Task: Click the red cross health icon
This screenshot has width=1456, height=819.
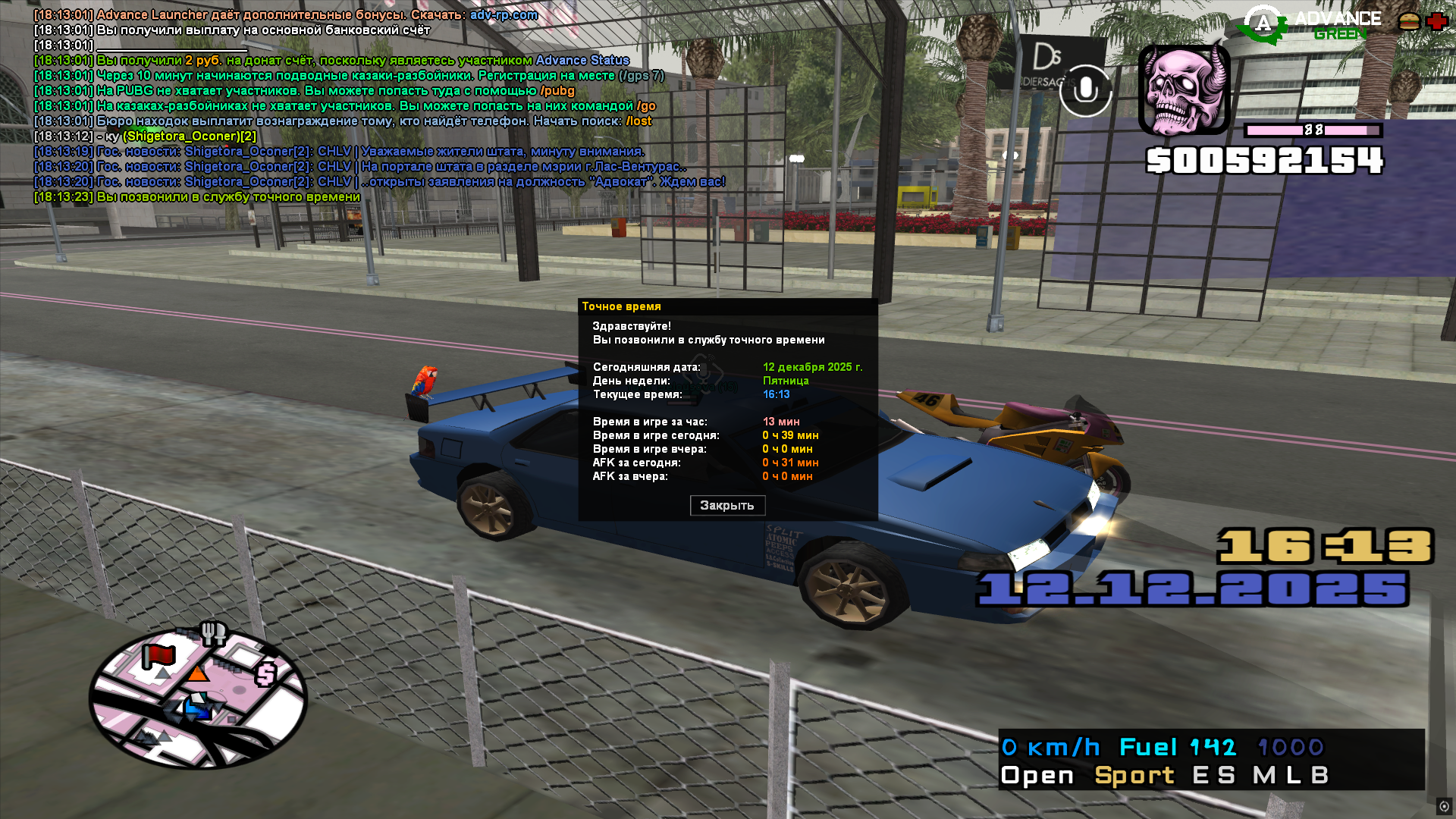Action: 1436,21
